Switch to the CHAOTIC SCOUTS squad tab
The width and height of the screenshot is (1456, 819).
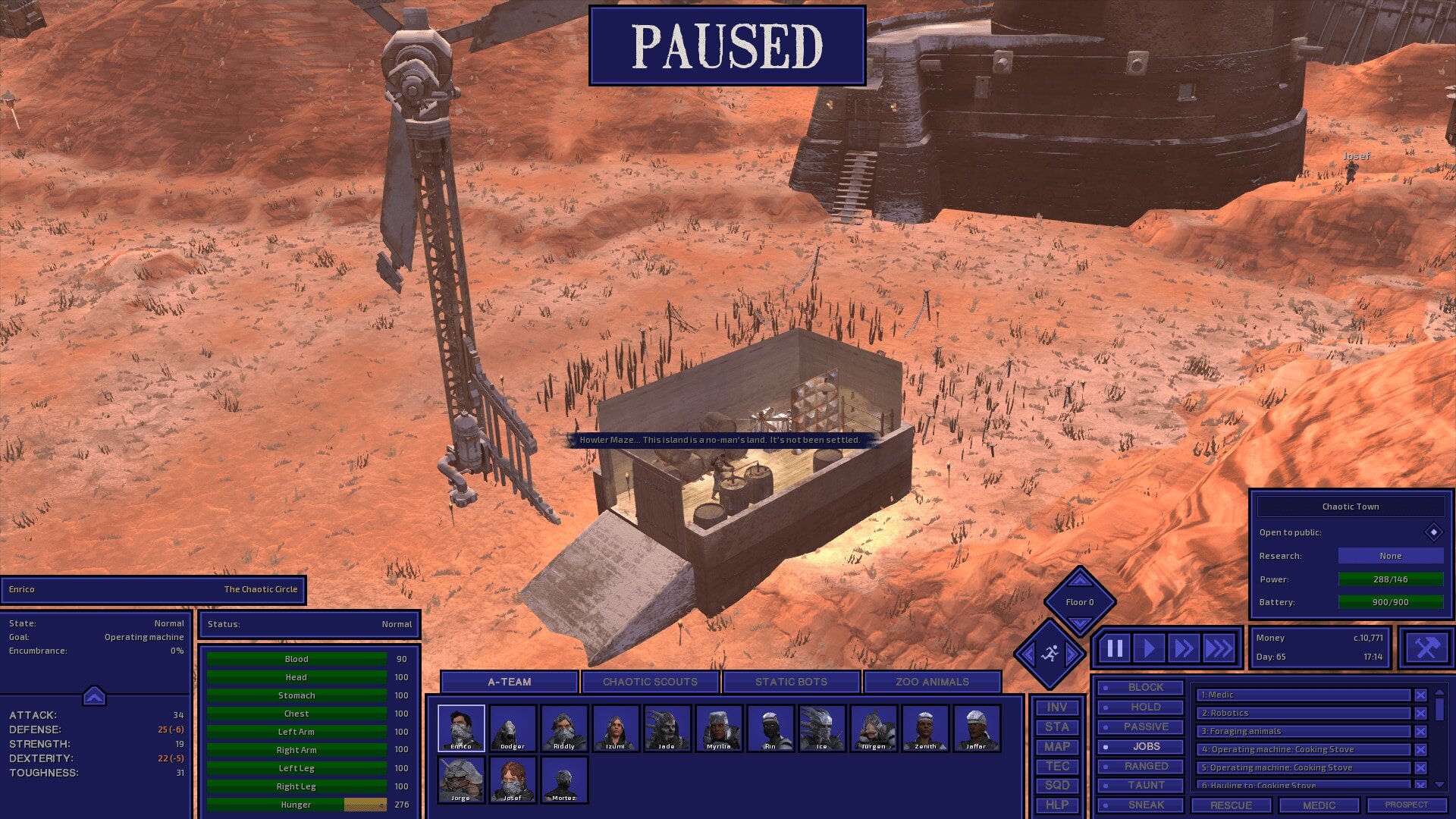click(649, 681)
